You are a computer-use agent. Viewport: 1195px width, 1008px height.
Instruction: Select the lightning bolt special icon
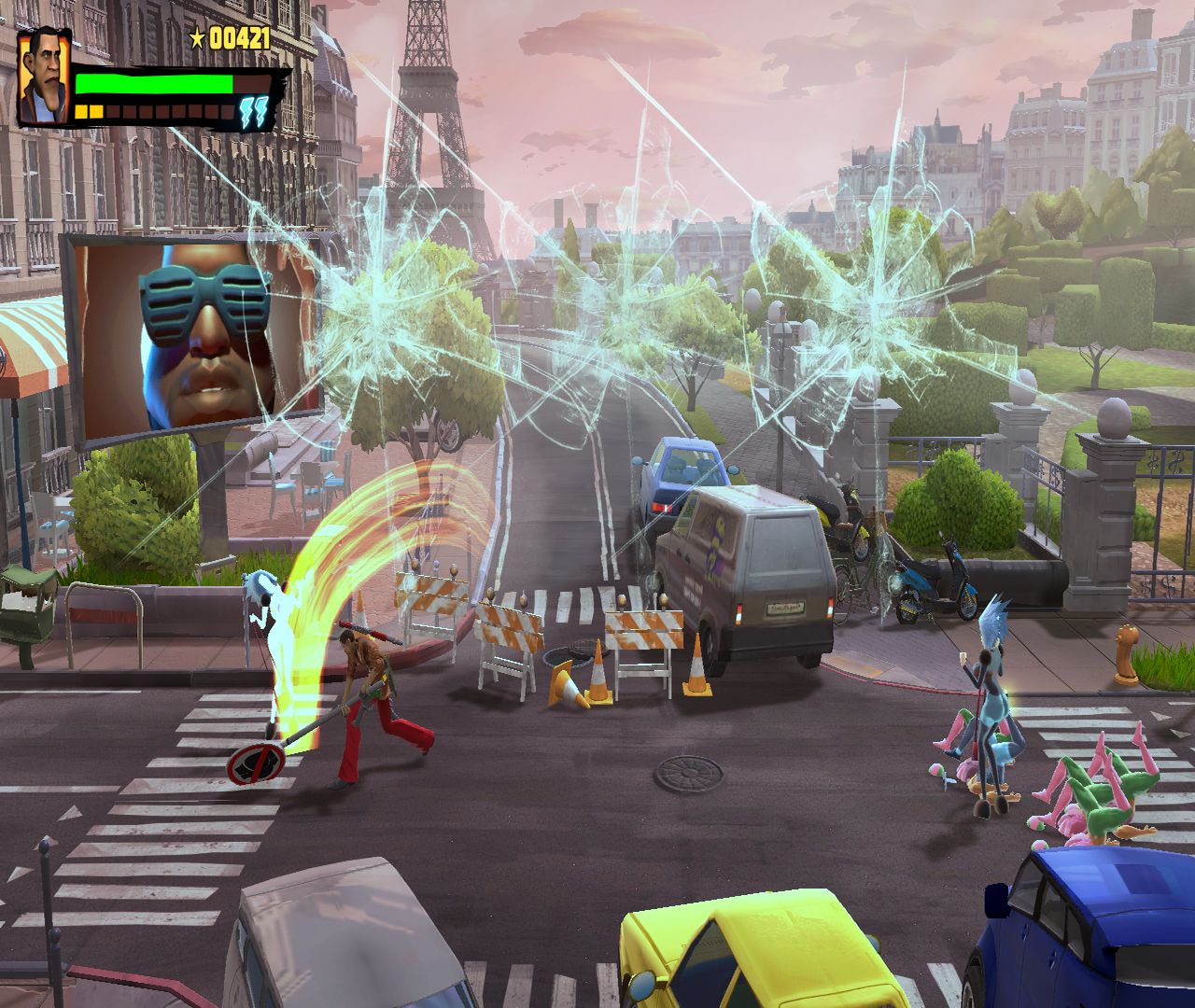pos(254,109)
